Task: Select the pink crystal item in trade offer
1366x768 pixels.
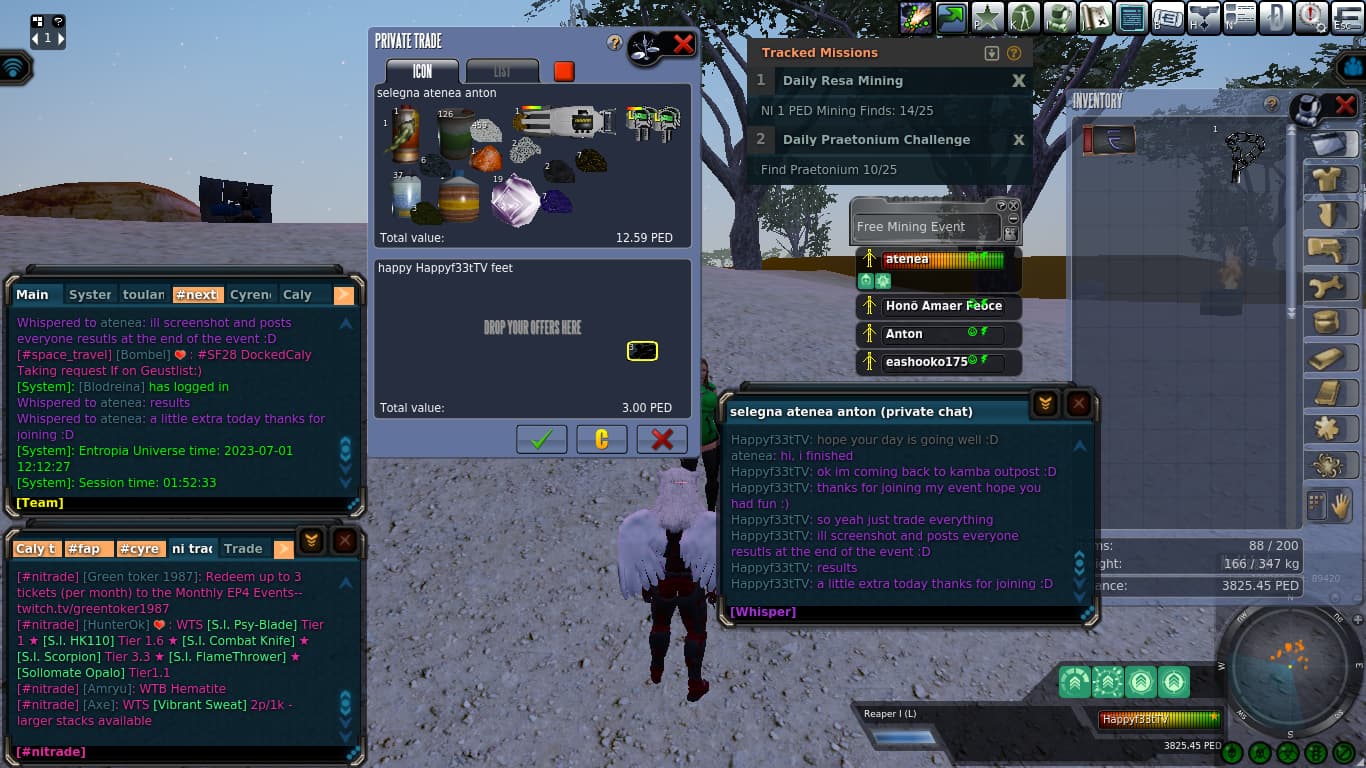Action: pos(516,199)
